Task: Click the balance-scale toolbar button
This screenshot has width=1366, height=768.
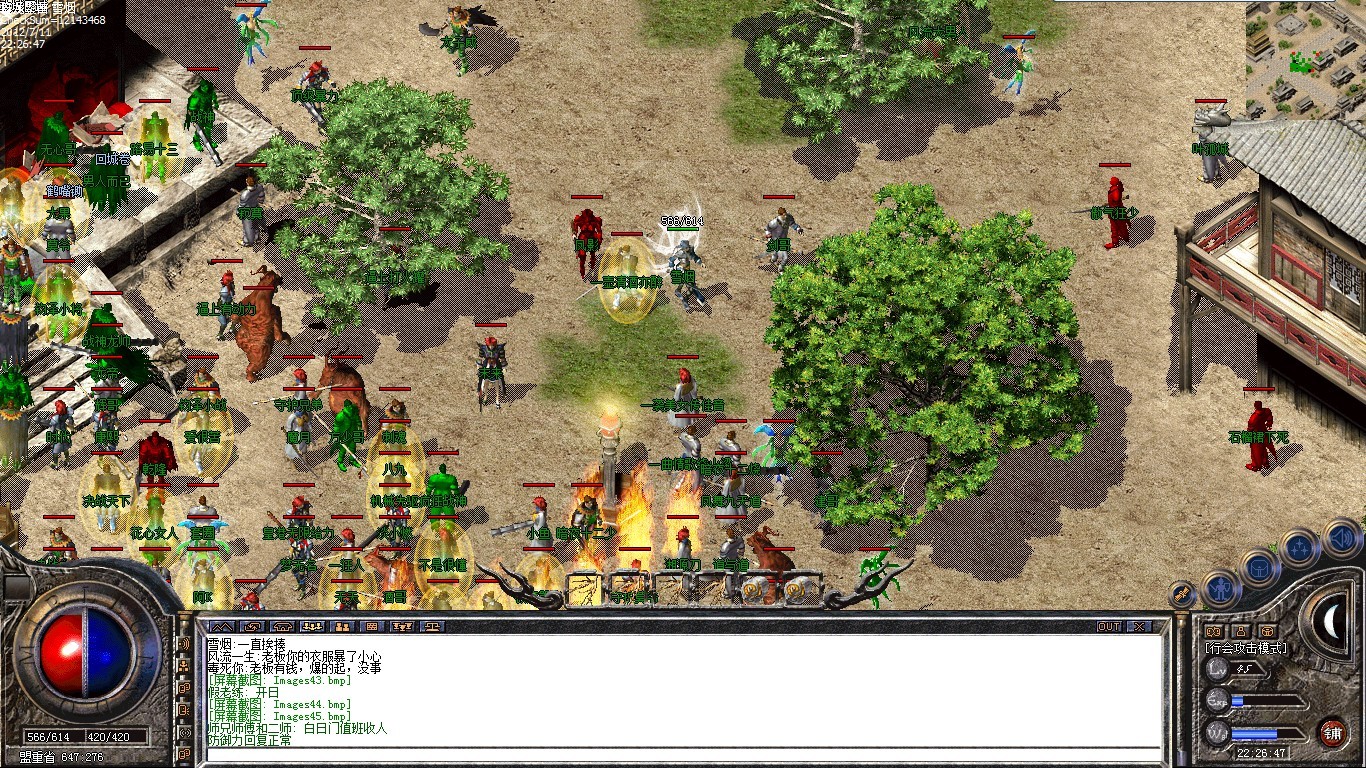Action: (x=434, y=627)
